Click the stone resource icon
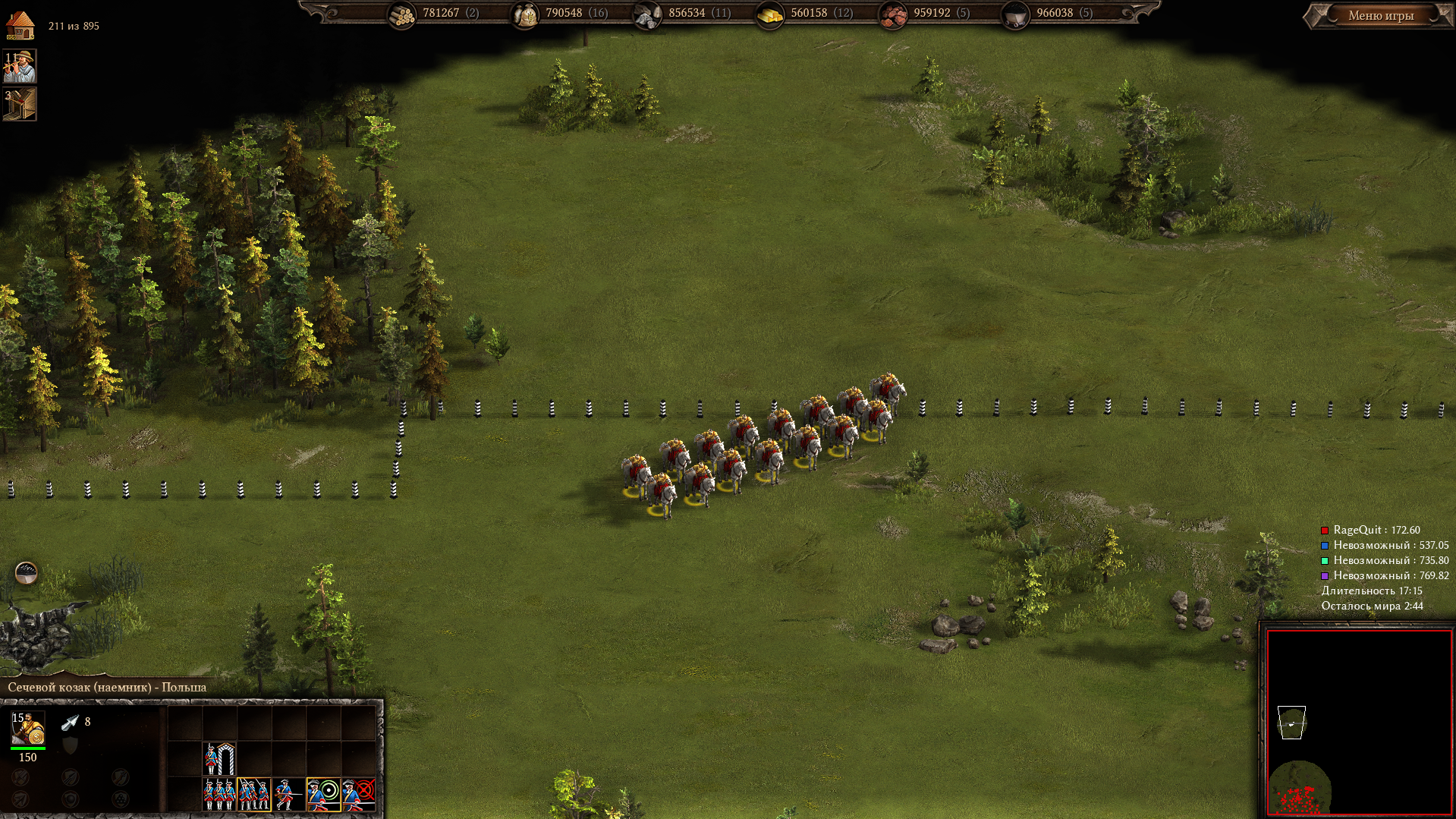This screenshot has width=1456, height=819. 647,14
